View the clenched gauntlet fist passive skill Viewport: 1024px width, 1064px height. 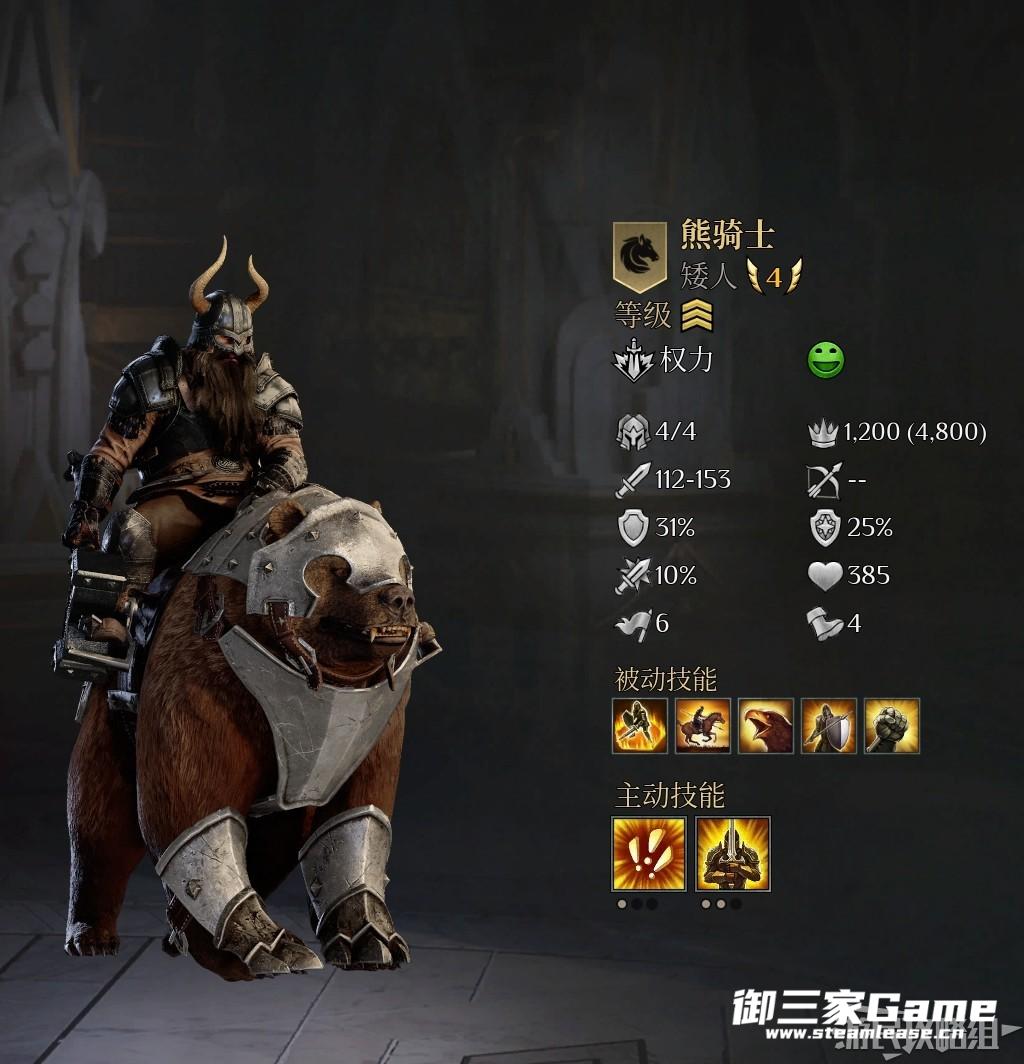click(x=892, y=726)
